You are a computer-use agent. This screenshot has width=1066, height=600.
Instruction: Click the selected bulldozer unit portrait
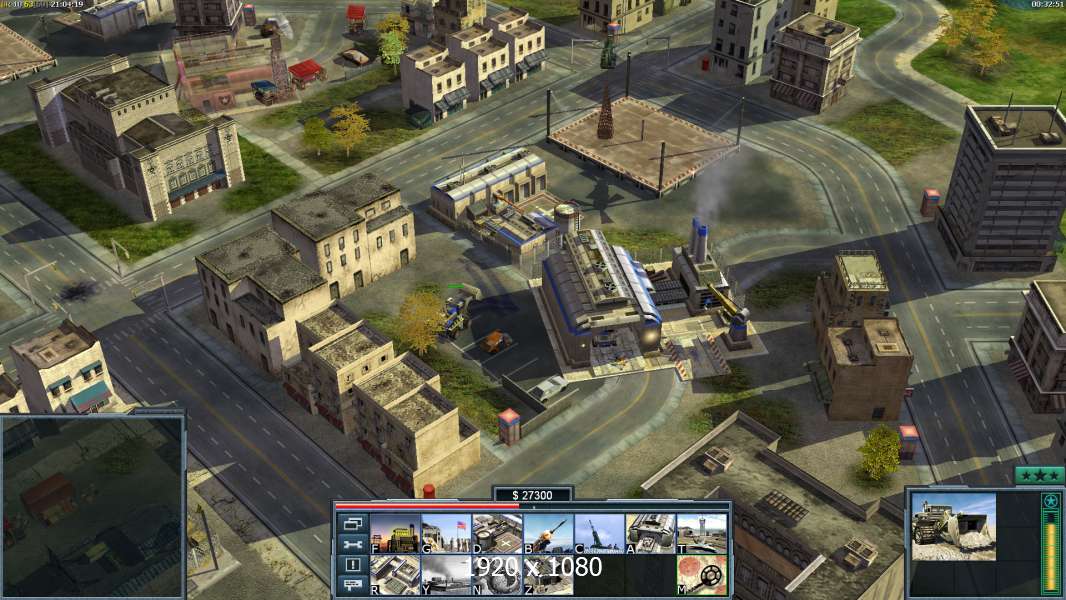pos(953,525)
